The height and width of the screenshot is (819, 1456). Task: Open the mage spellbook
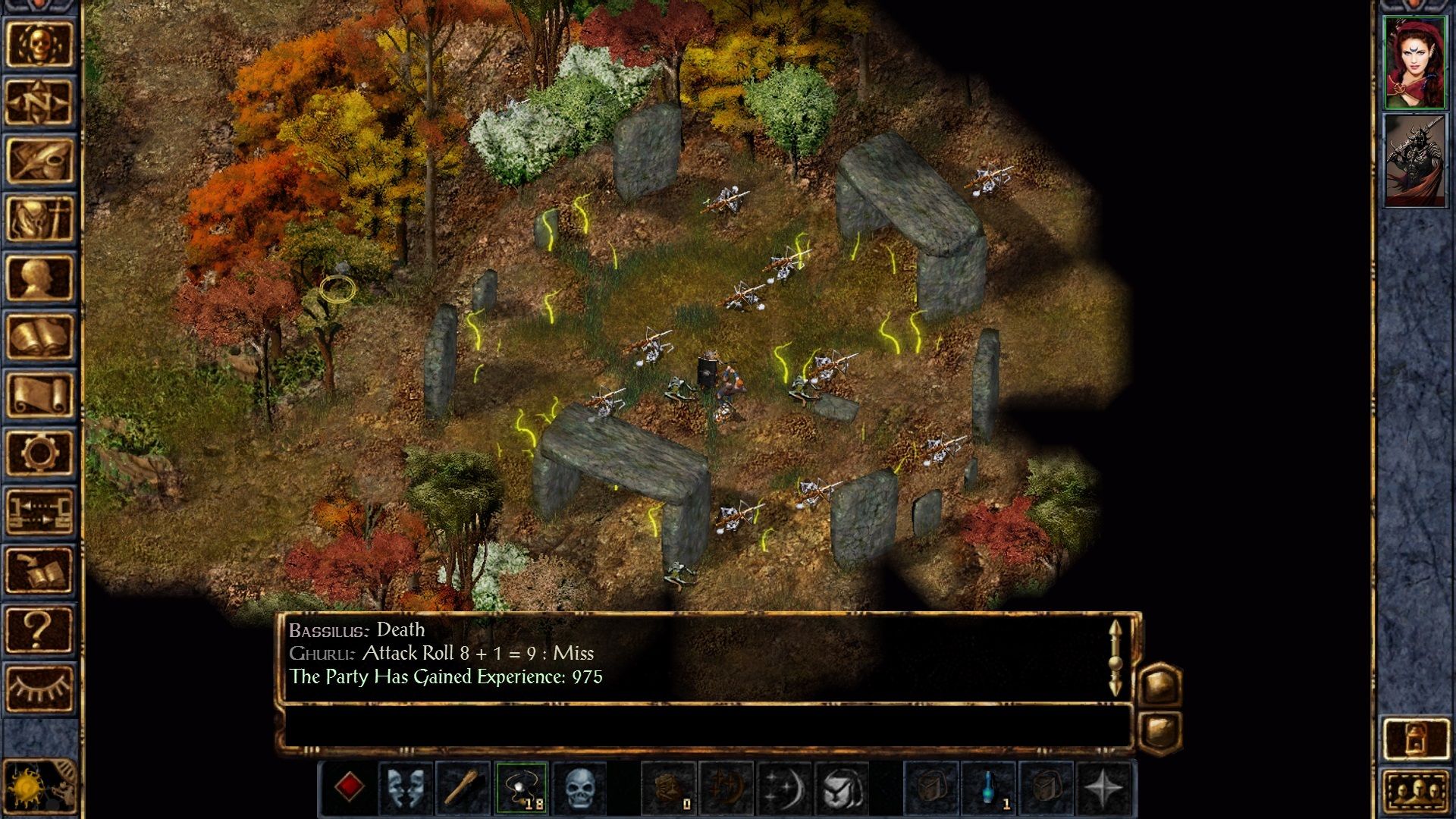(x=39, y=336)
